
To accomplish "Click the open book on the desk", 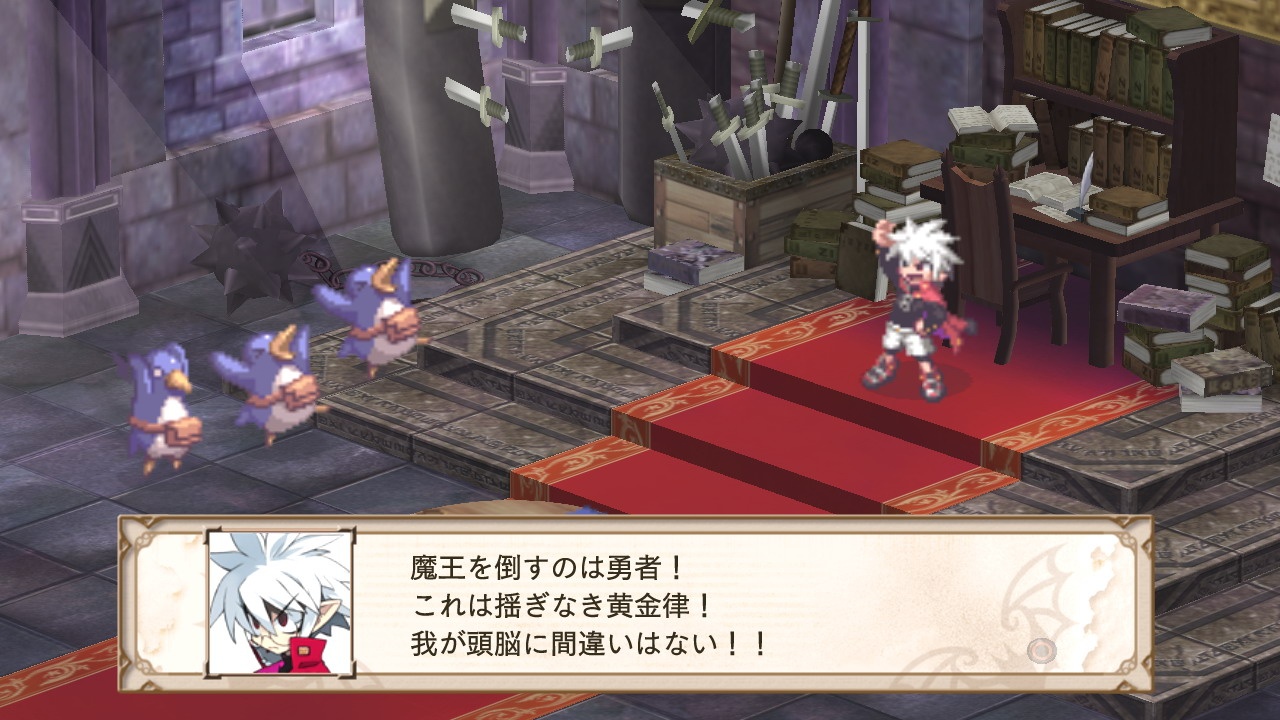I will tap(1048, 190).
